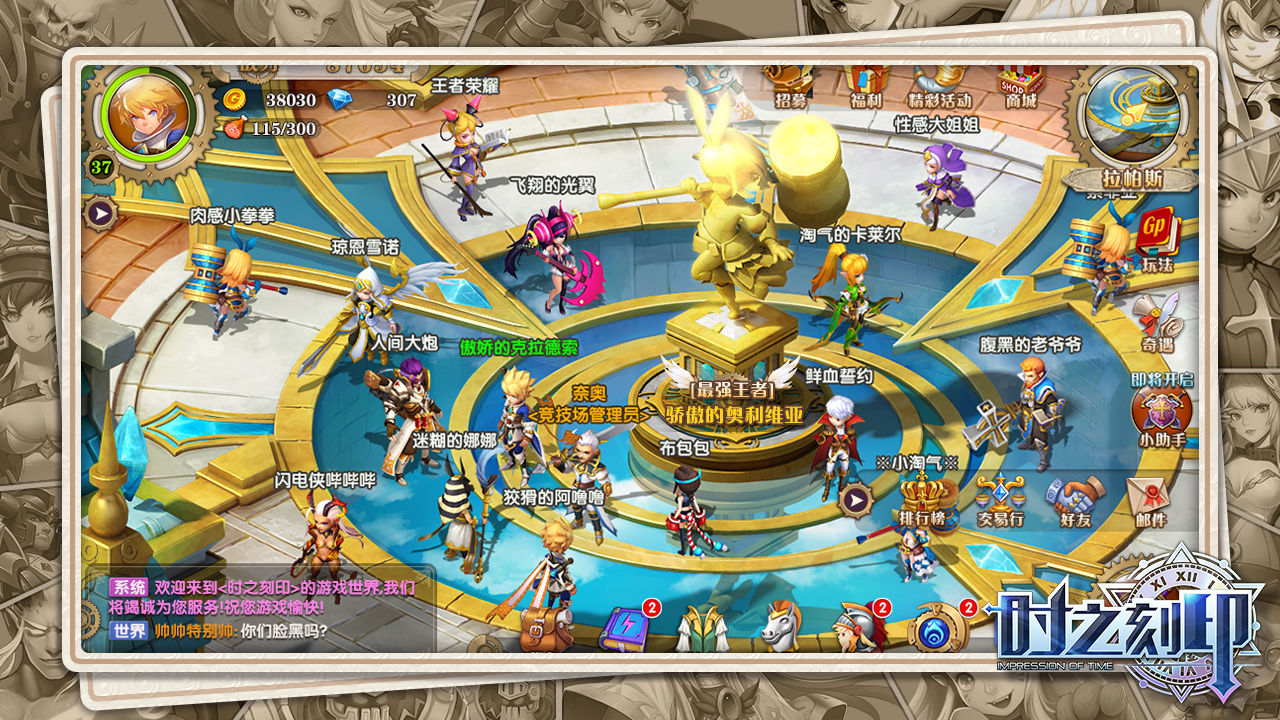Open the 好友 friends list
The image size is (1280, 720).
pos(1075,500)
